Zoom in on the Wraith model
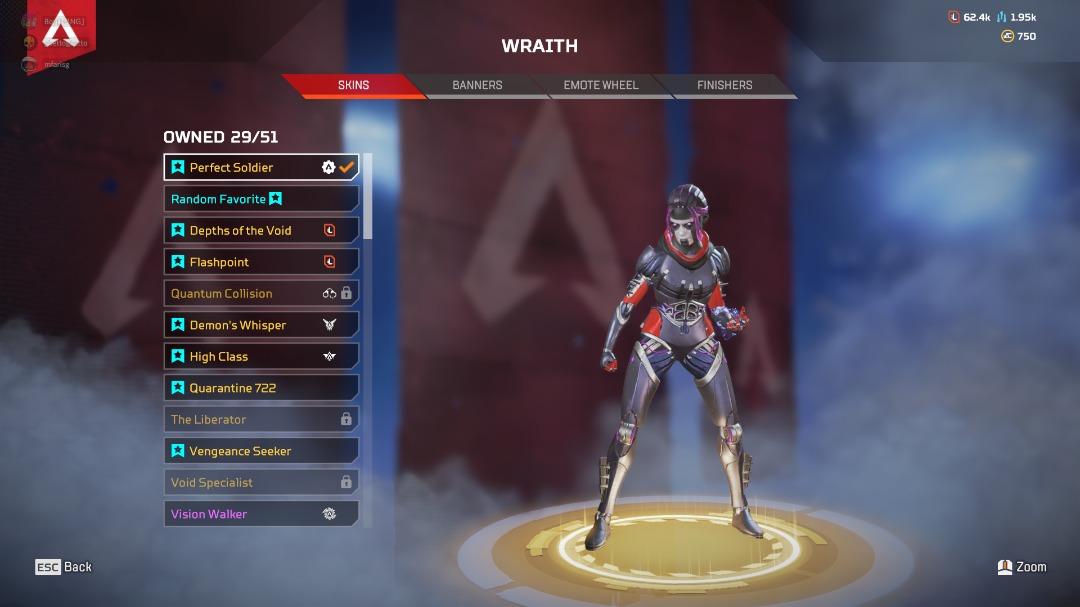 (x=1022, y=567)
